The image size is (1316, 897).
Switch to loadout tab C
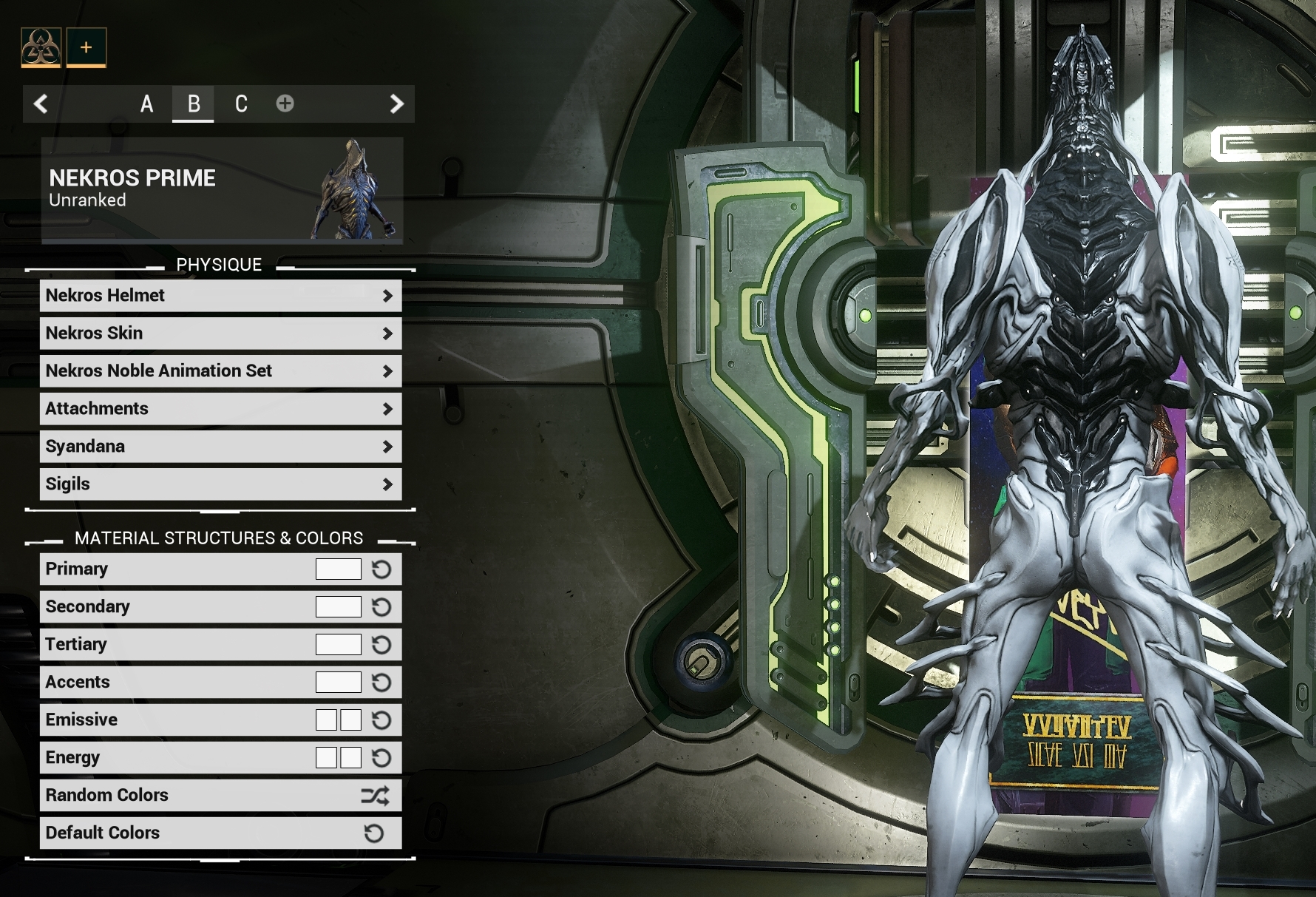click(x=240, y=104)
